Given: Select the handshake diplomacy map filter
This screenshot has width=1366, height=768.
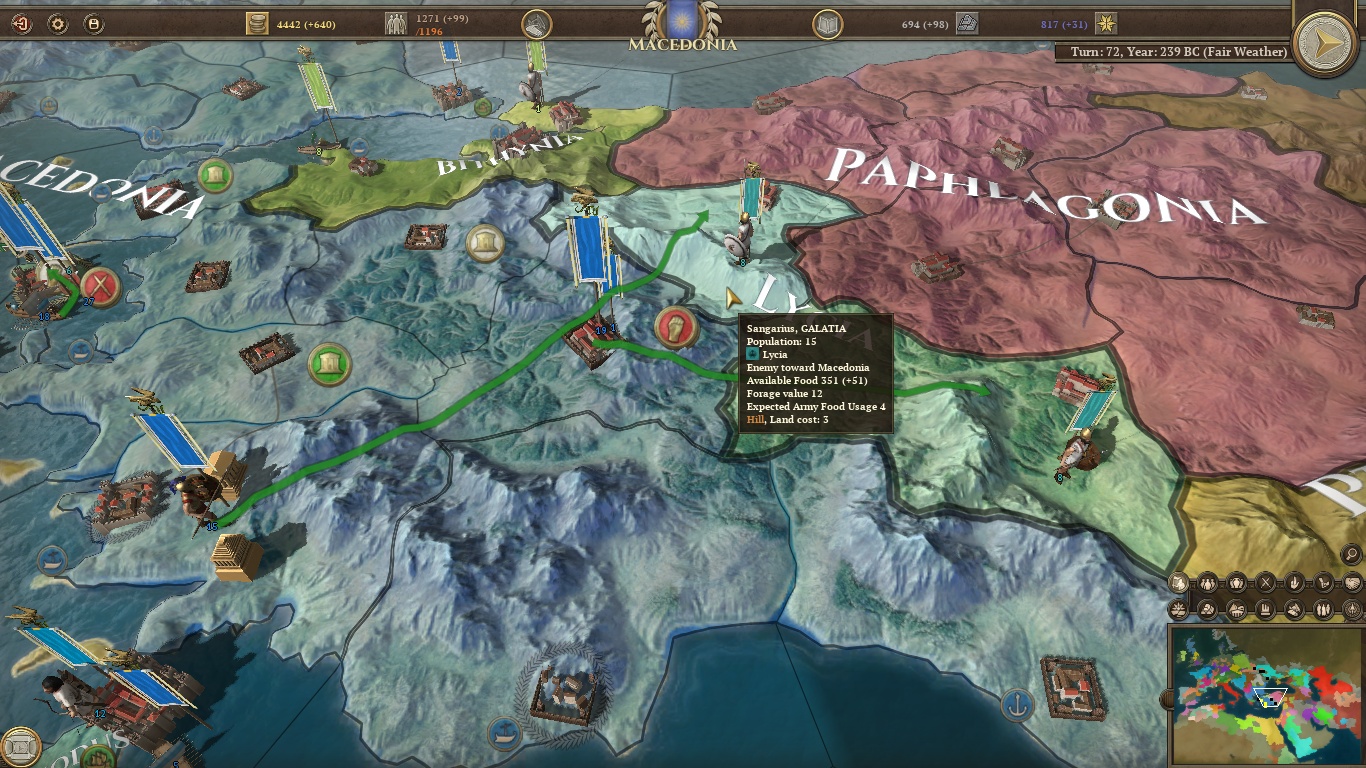Looking at the screenshot, I should 1352,582.
